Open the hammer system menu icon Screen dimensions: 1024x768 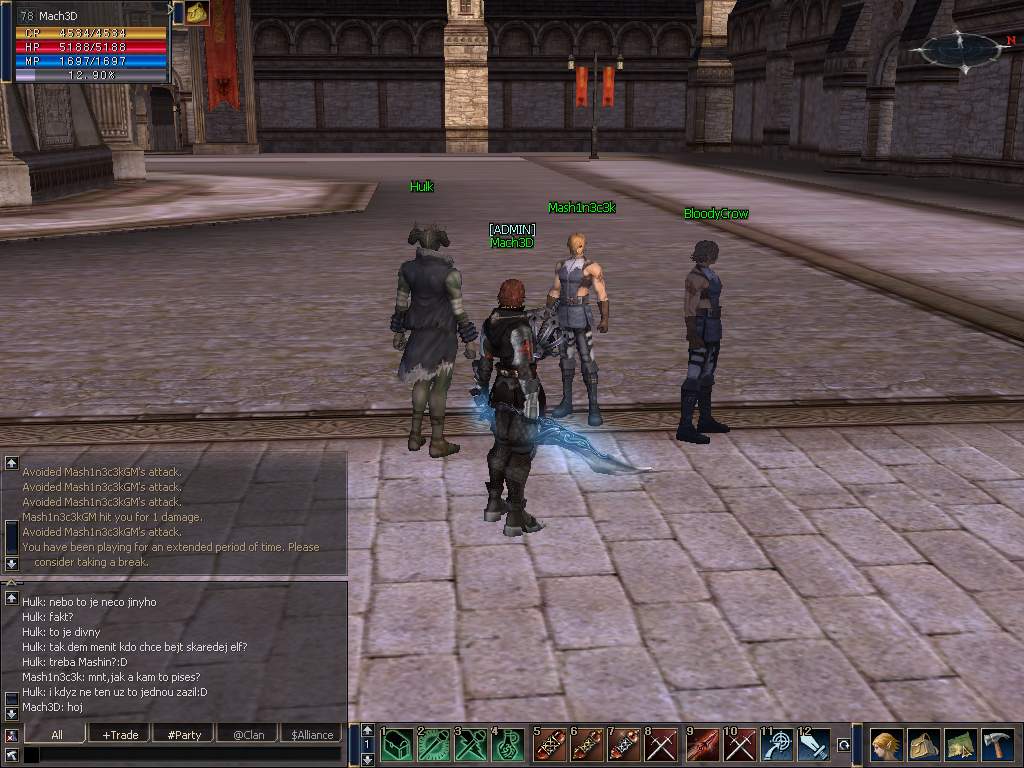[997, 745]
